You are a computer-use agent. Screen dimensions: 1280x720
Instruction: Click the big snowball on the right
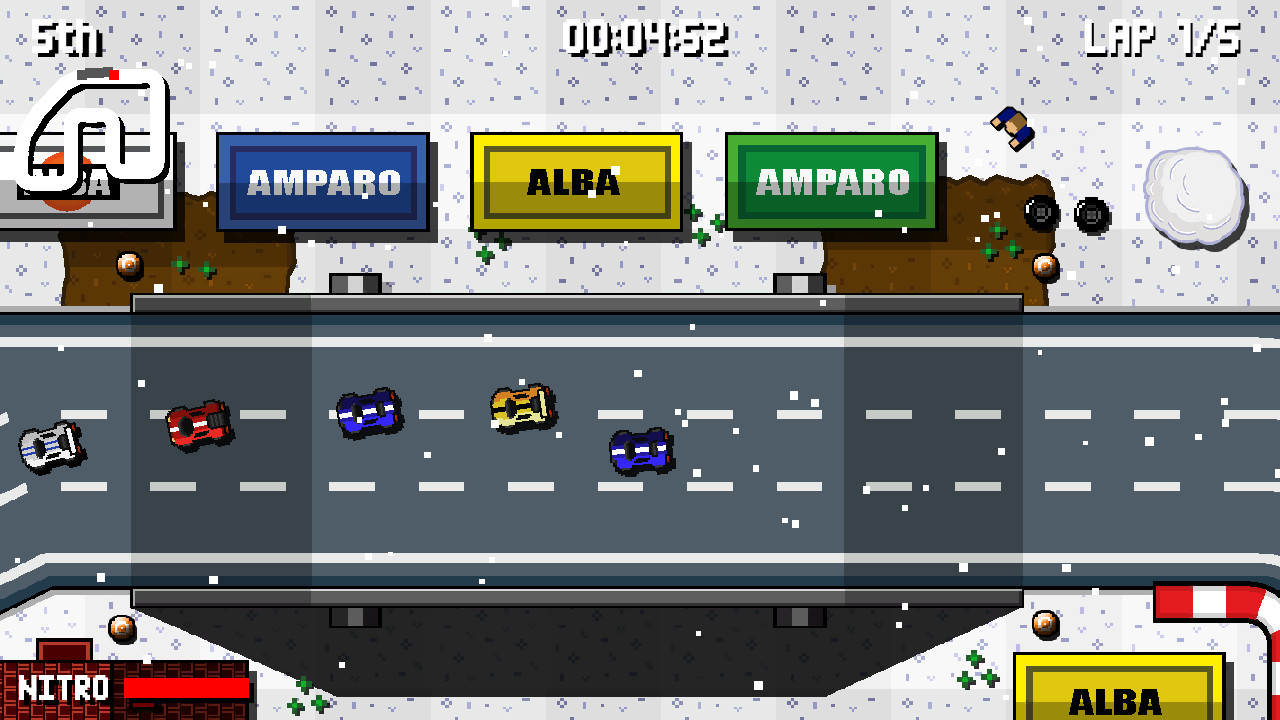[1195, 195]
